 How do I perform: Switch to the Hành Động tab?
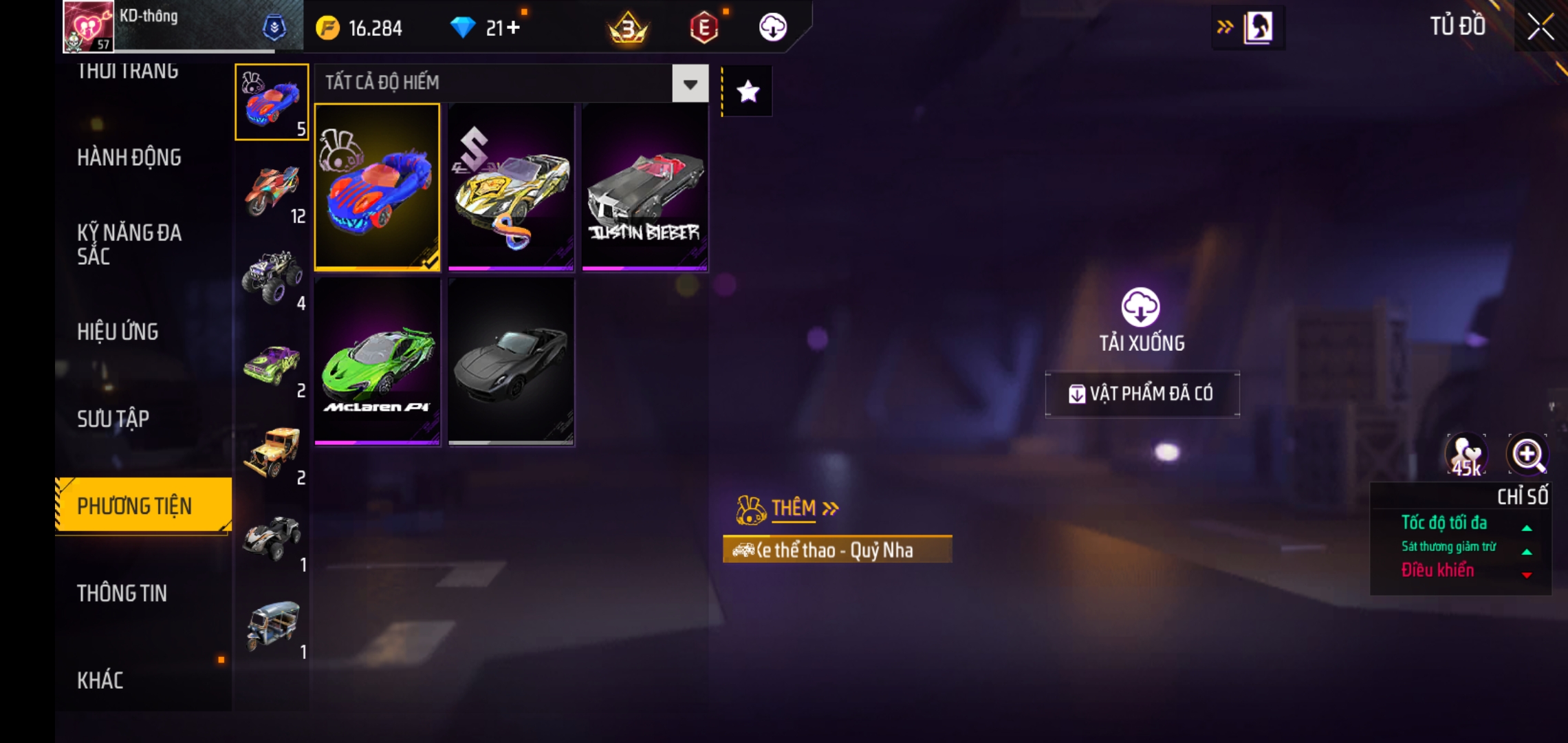tap(129, 158)
